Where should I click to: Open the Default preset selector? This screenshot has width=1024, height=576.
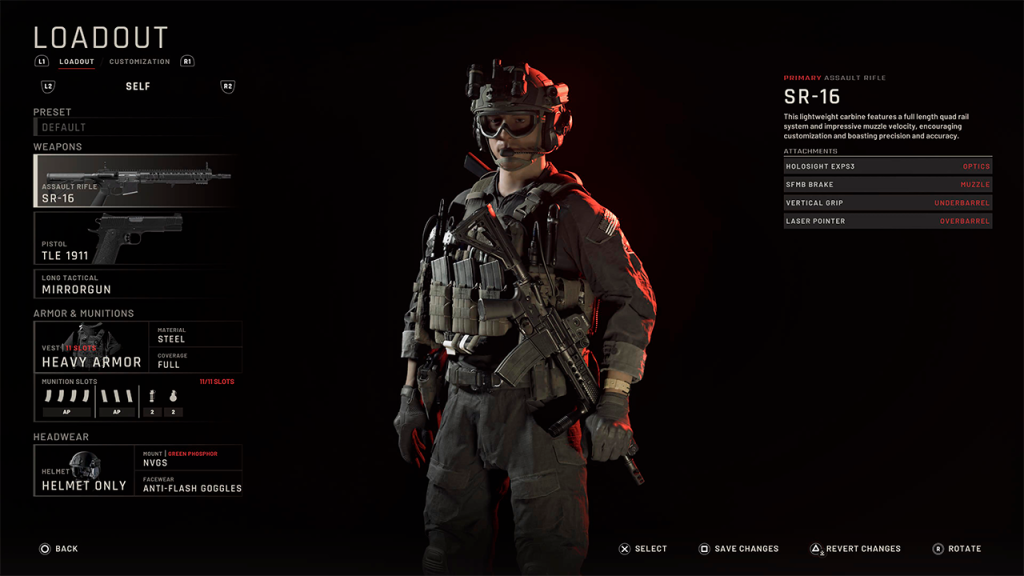coord(136,127)
